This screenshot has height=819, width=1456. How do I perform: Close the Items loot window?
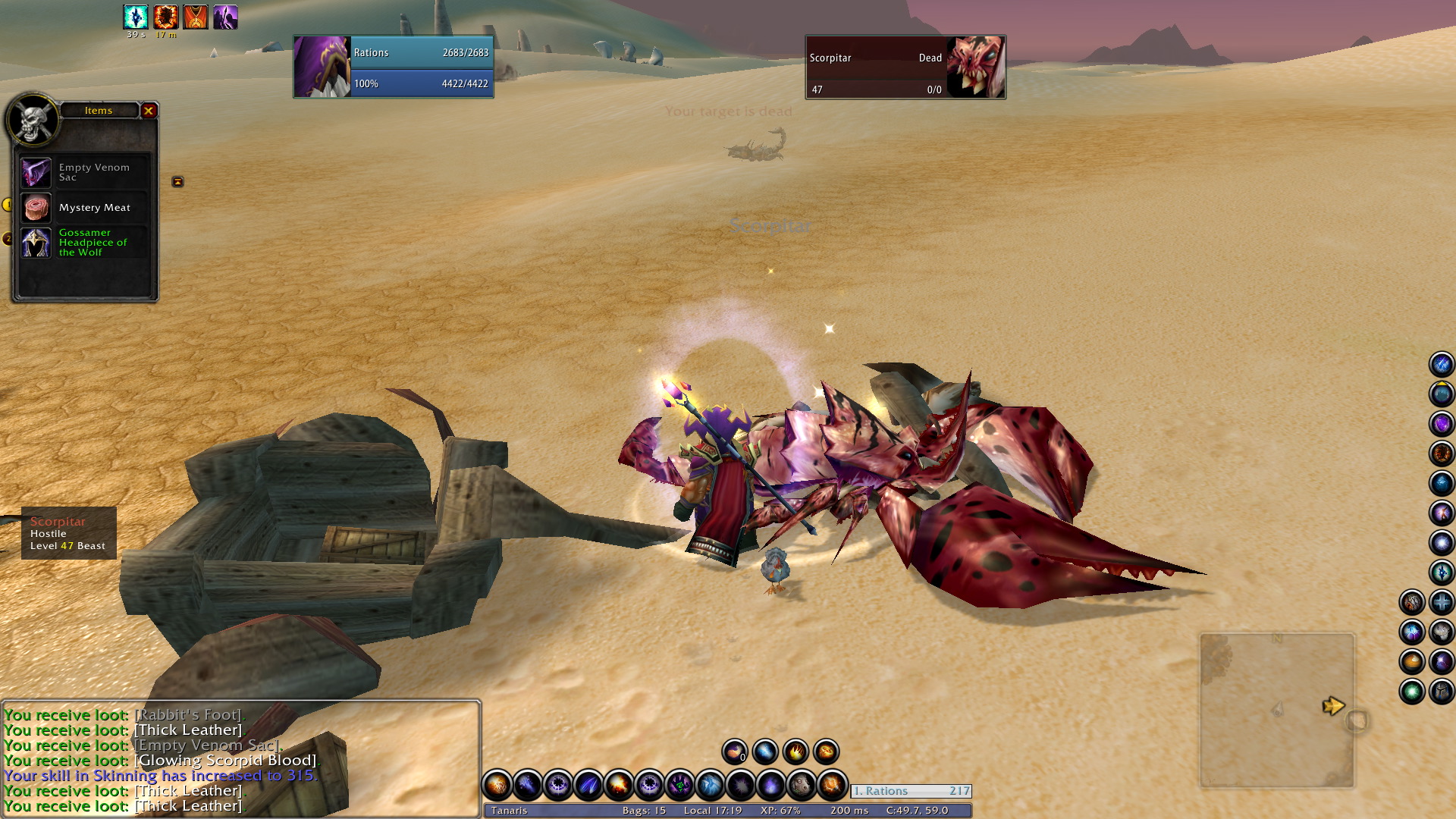point(149,111)
